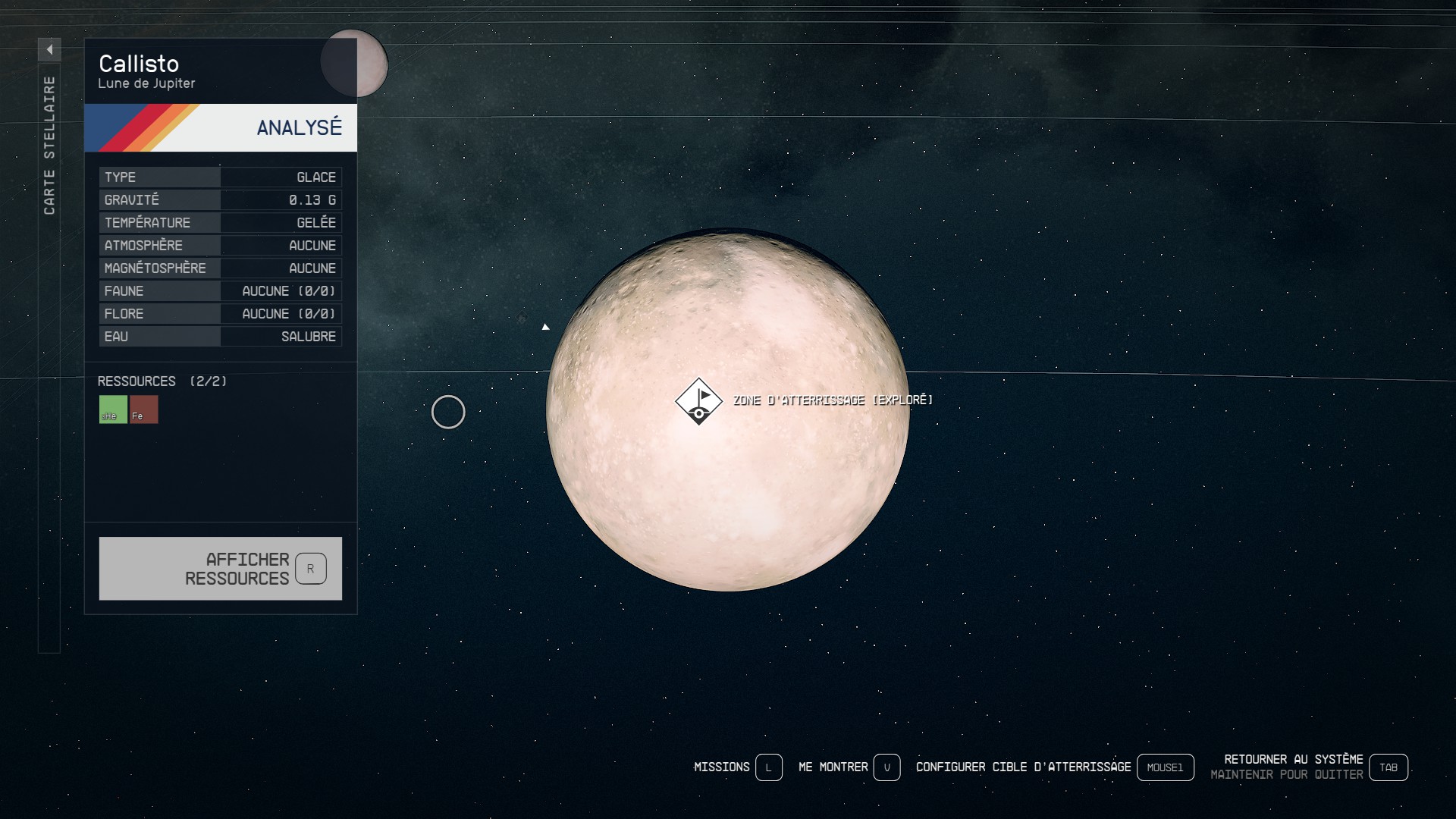Click the Afficher Ressources button
1456x819 pixels.
220,569
